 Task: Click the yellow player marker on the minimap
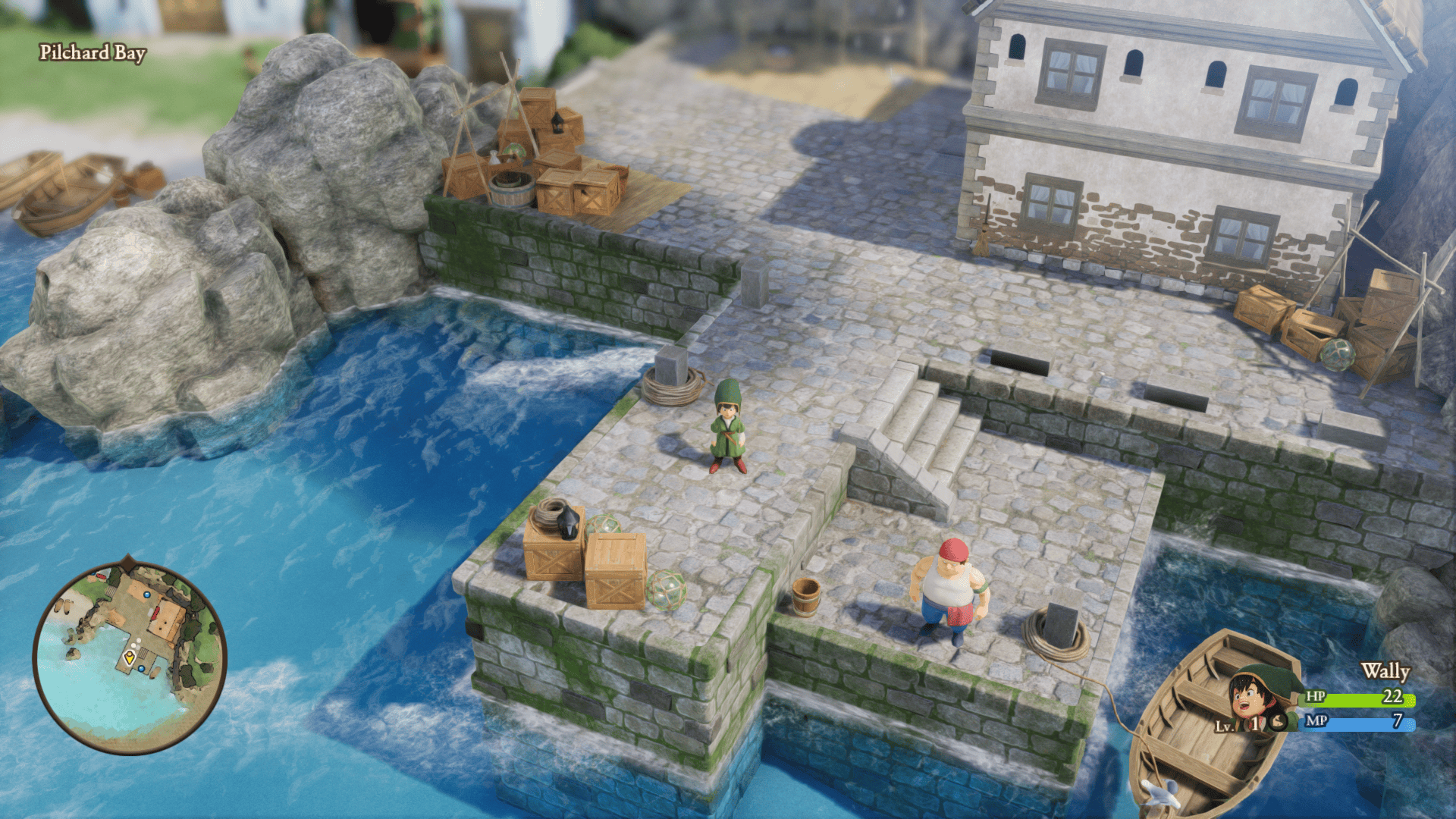[130, 657]
